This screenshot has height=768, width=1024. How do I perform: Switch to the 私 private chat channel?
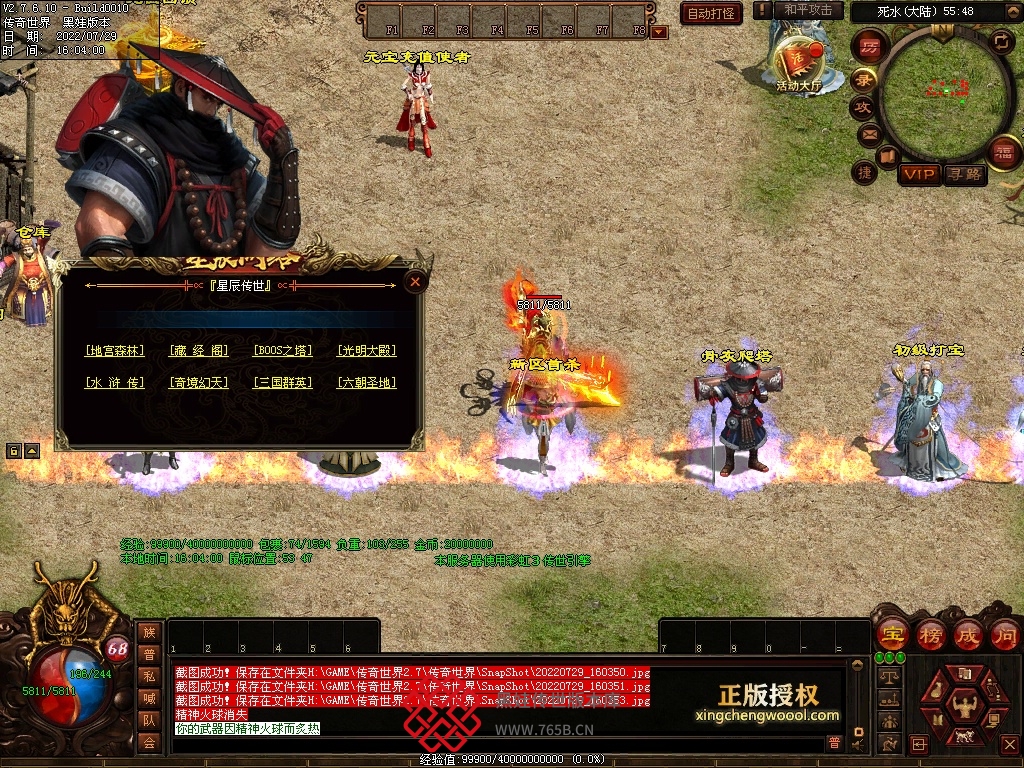tap(149, 676)
